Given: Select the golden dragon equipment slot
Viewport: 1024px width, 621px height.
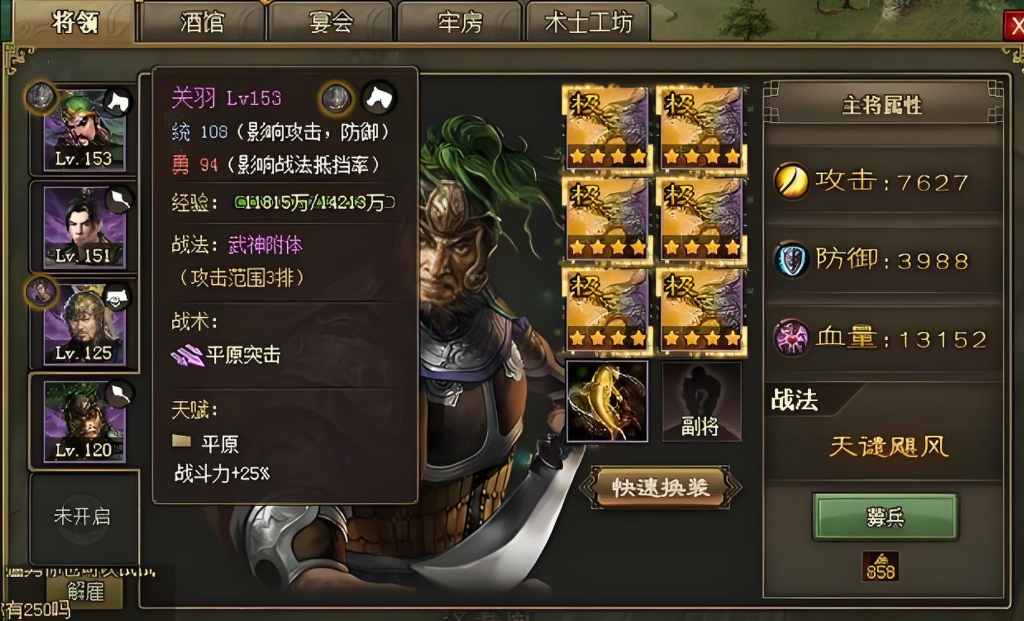Looking at the screenshot, I should coord(607,402).
